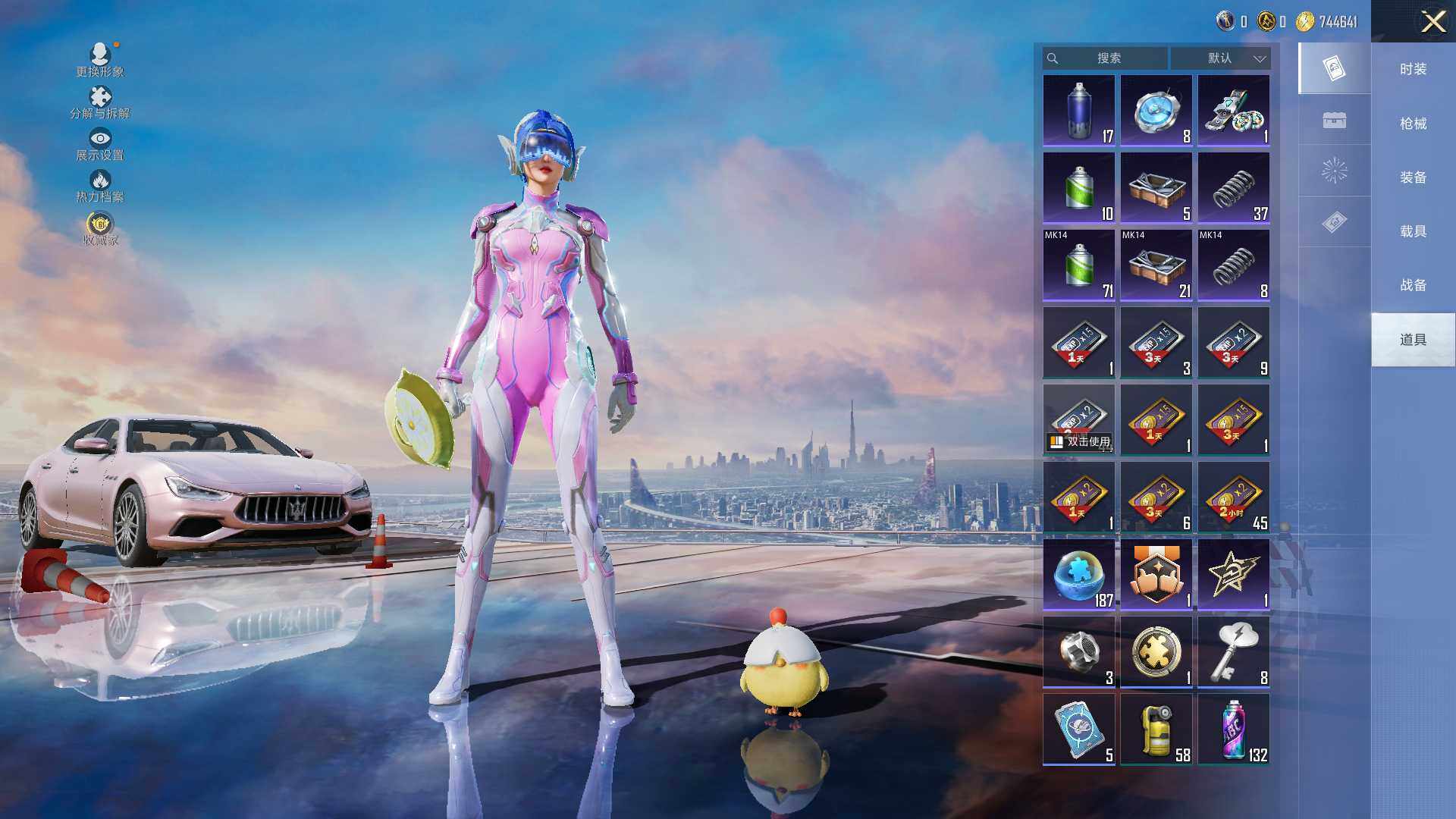Switch to the 载具 vehicles tab
The image size is (1456, 819).
click(1413, 231)
